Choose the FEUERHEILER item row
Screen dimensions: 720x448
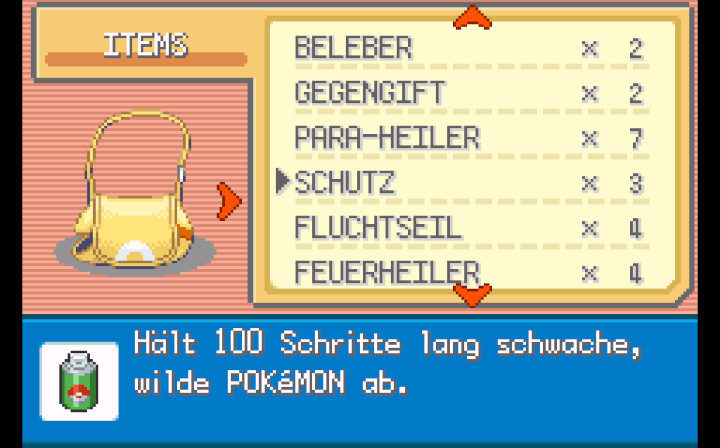tap(387, 271)
